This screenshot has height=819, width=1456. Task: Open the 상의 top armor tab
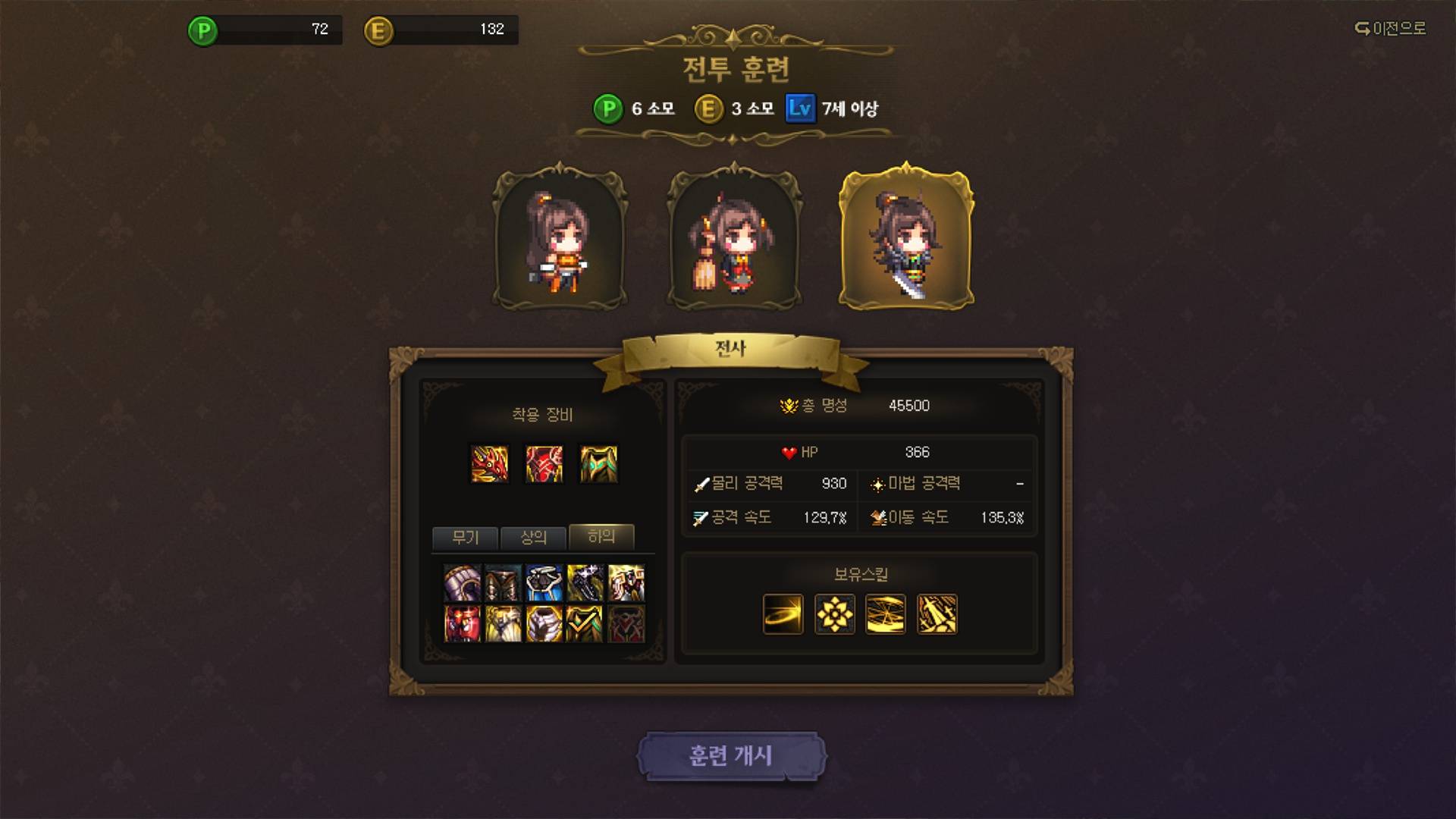point(533,538)
